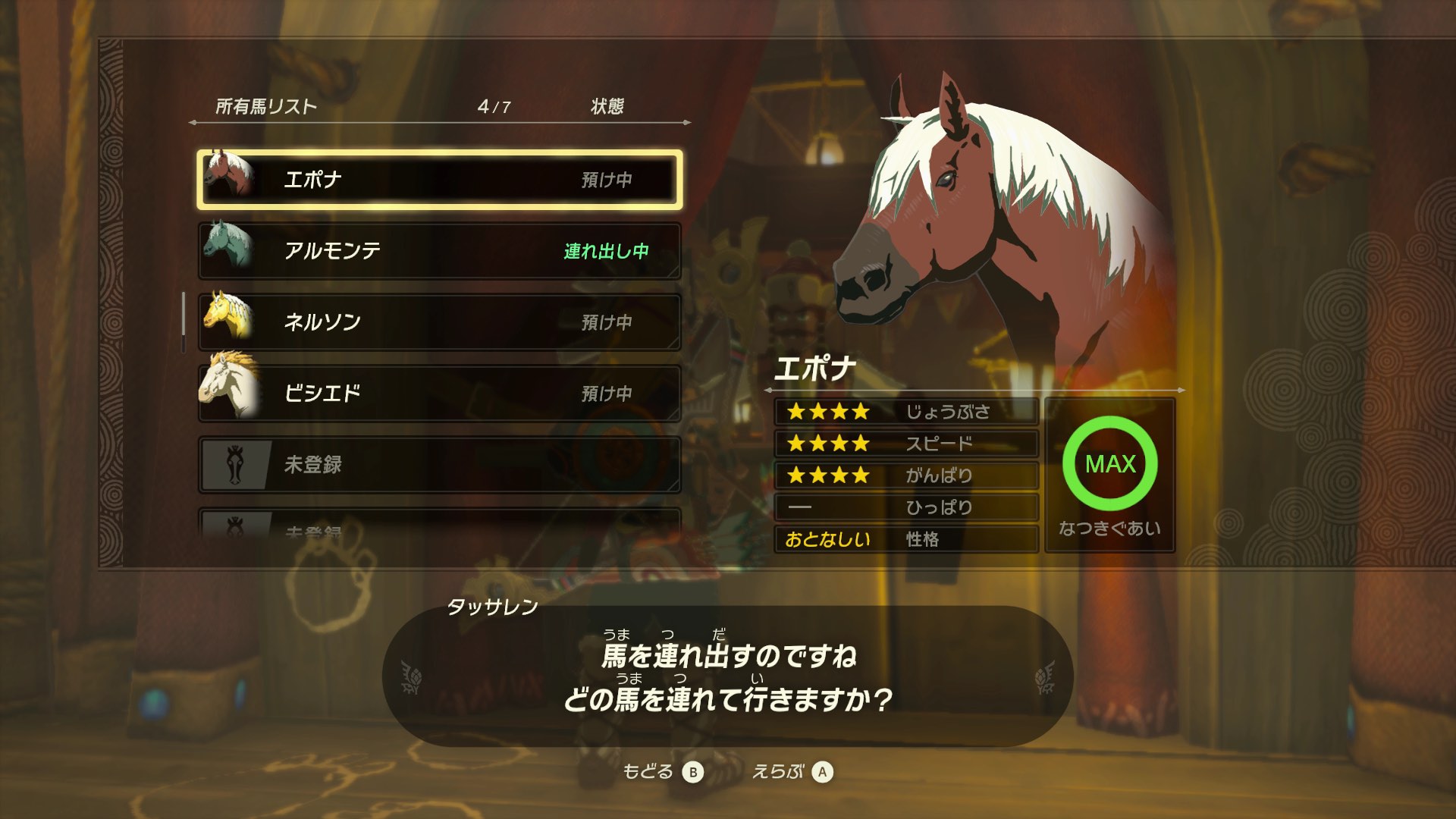Click the 連れ出し中 status for アルモンテ
This screenshot has width=1456, height=819.
607,250
